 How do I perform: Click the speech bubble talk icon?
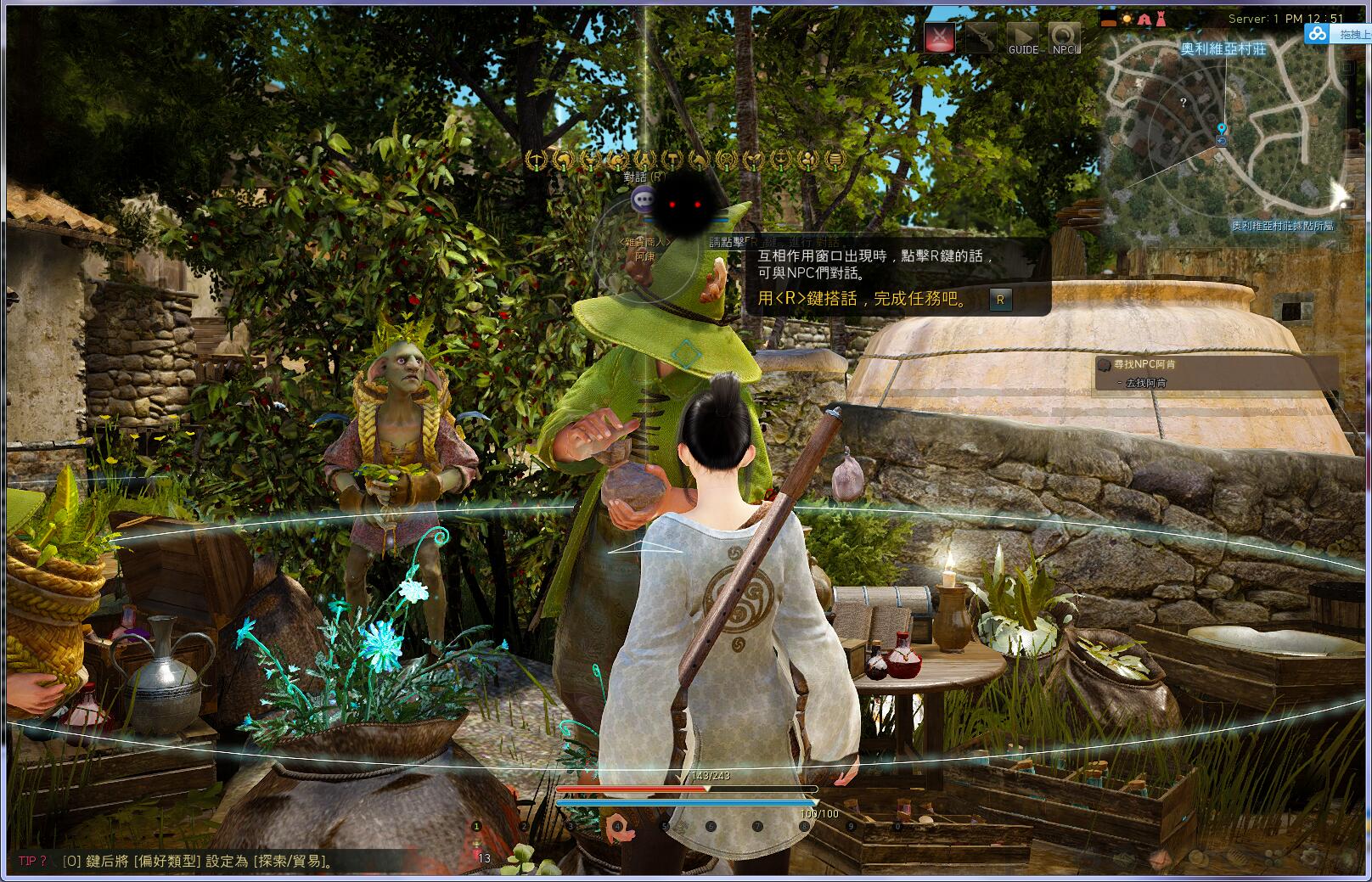click(x=644, y=200)
